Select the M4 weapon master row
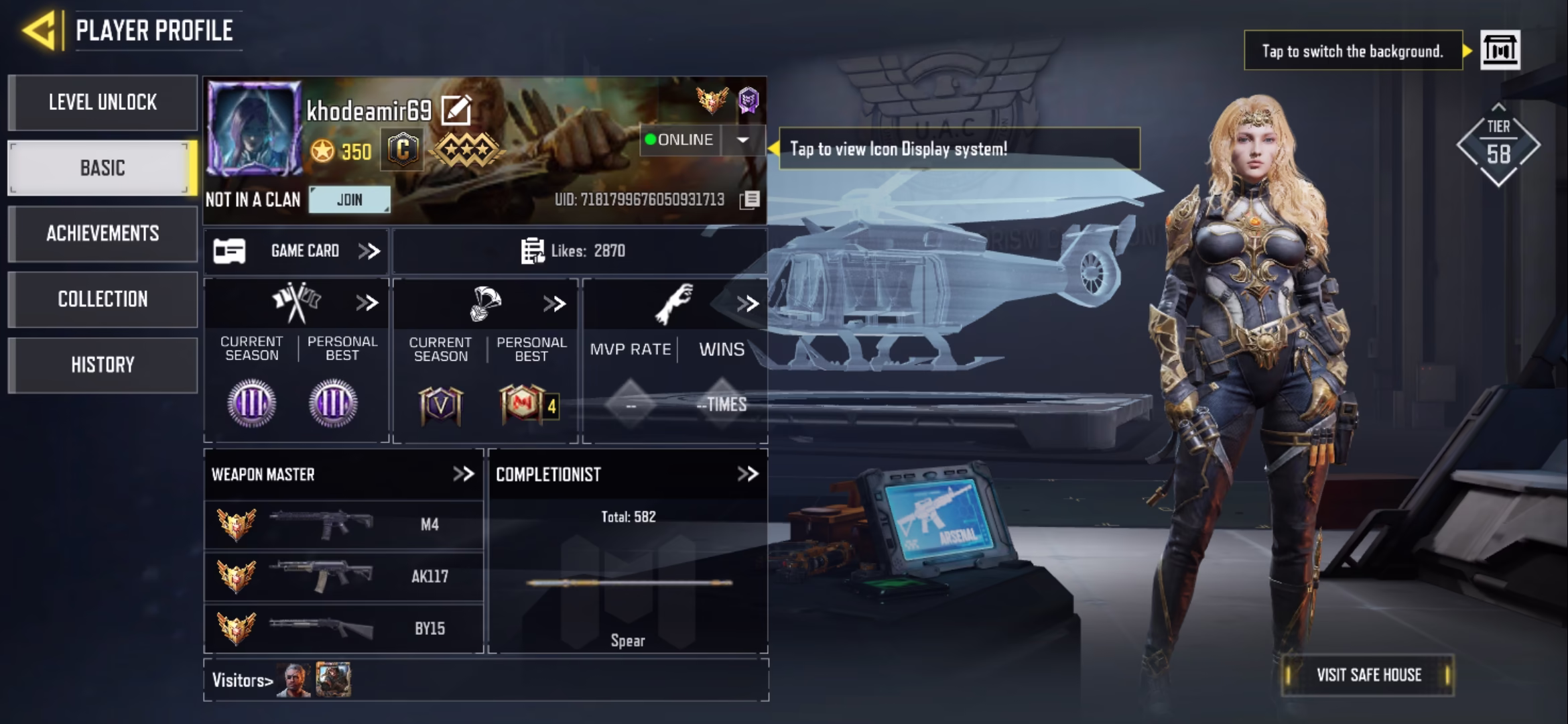 343,524
